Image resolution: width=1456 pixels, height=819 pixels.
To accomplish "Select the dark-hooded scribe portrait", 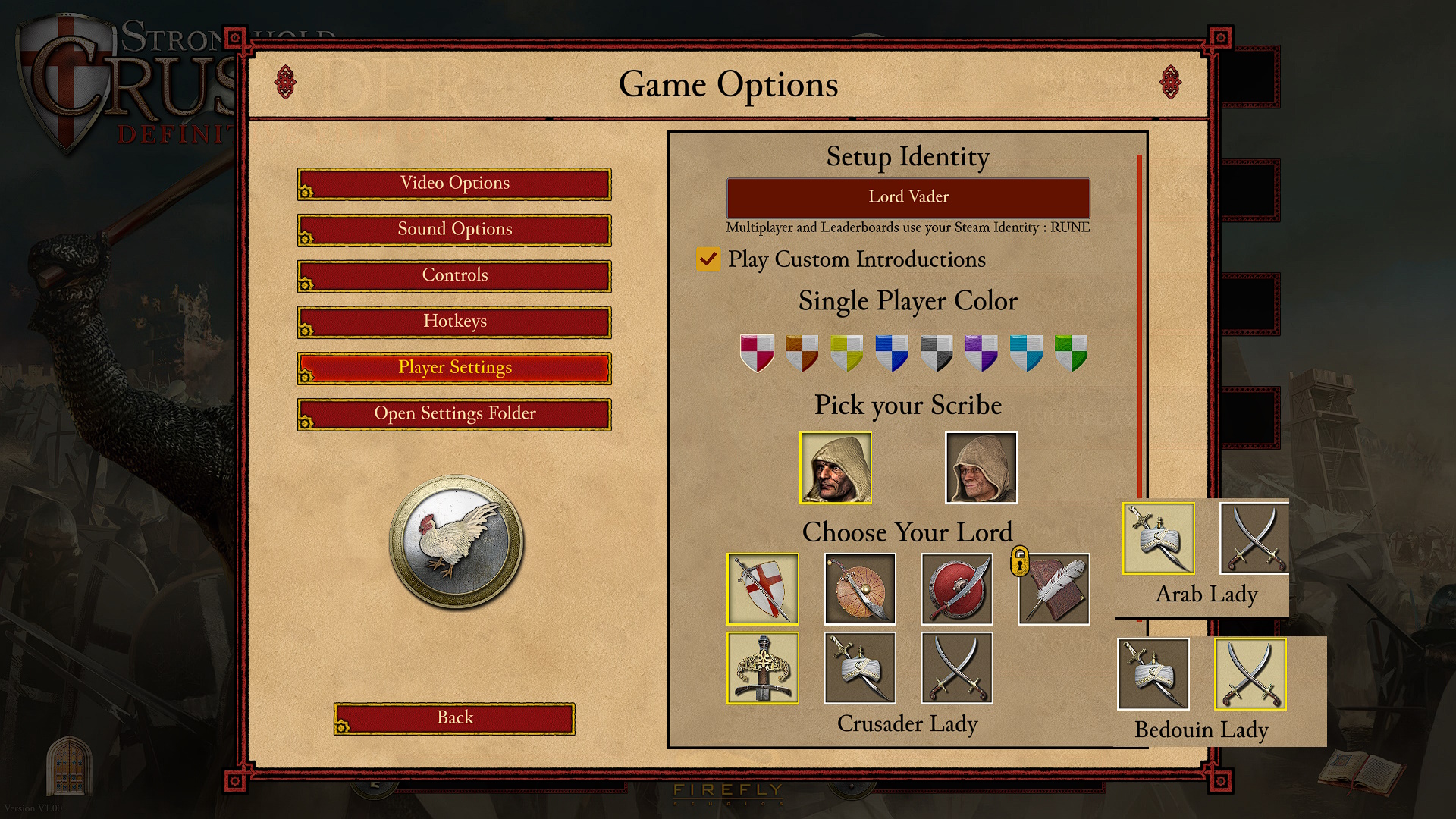I will click(x=836, y=468).
